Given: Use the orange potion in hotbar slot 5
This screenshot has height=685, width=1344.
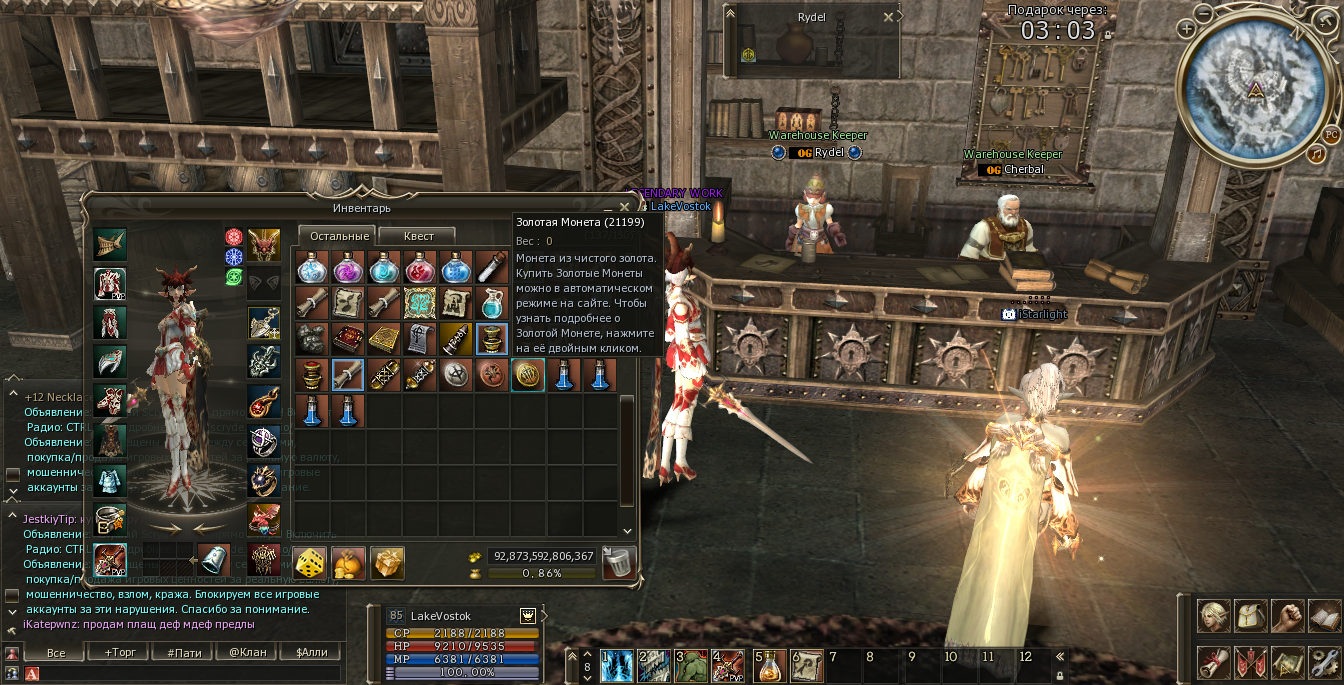Looking at the screenshot, I should [x=768, y=665].
